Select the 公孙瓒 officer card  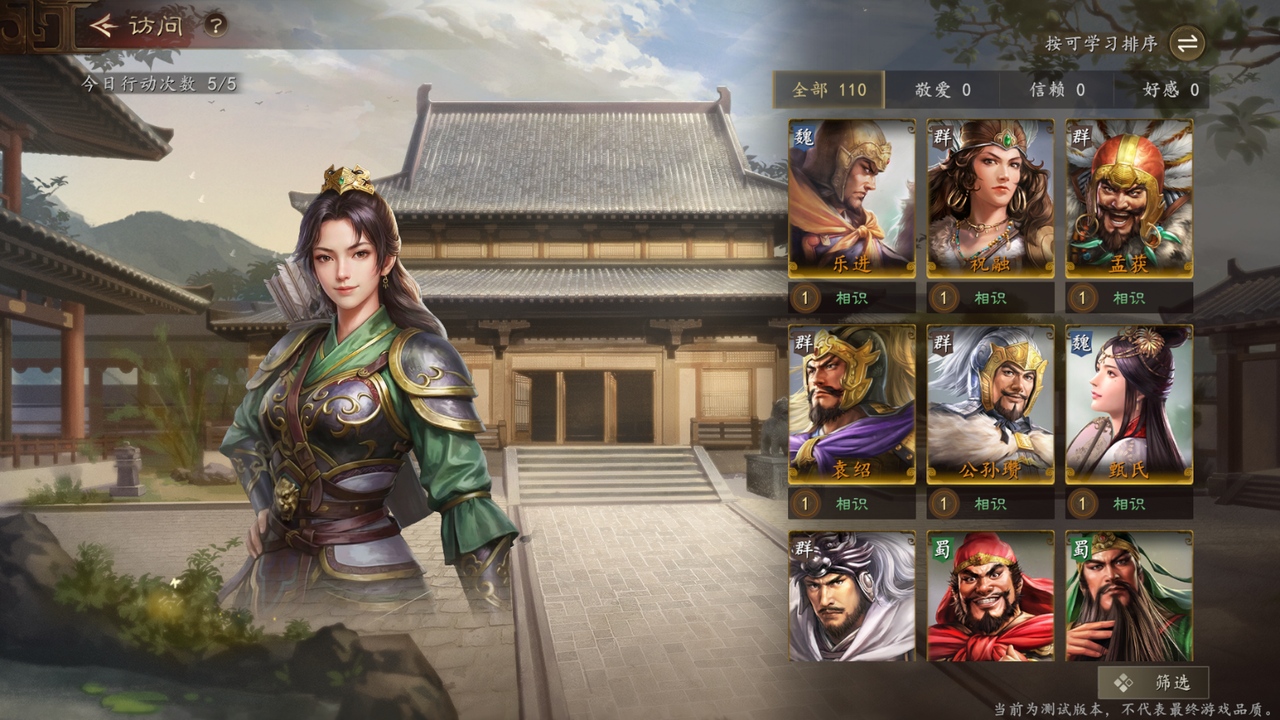click(x=990, y=404)
